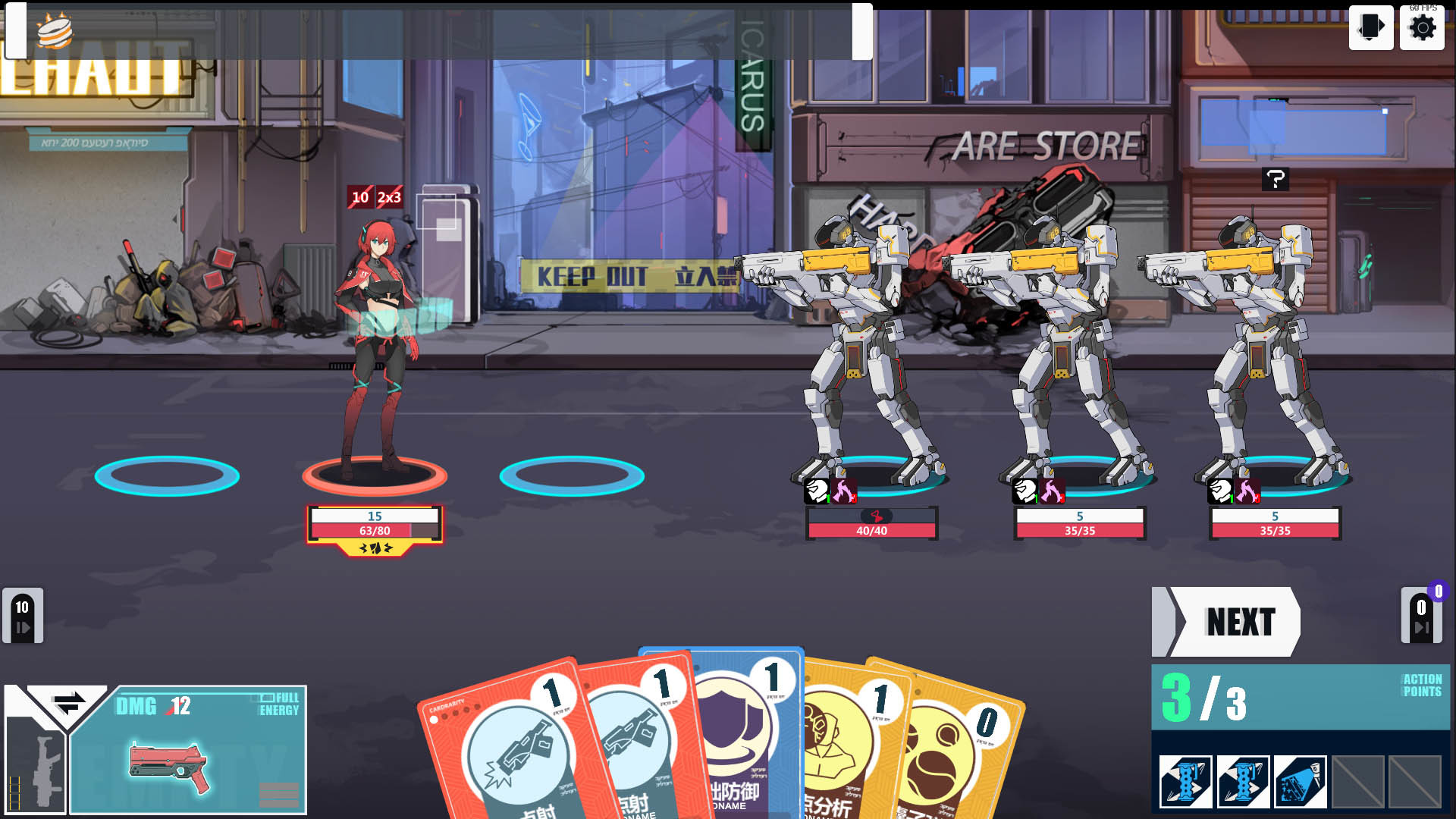Inspect the question mark intent icon

coord(1276,180)
